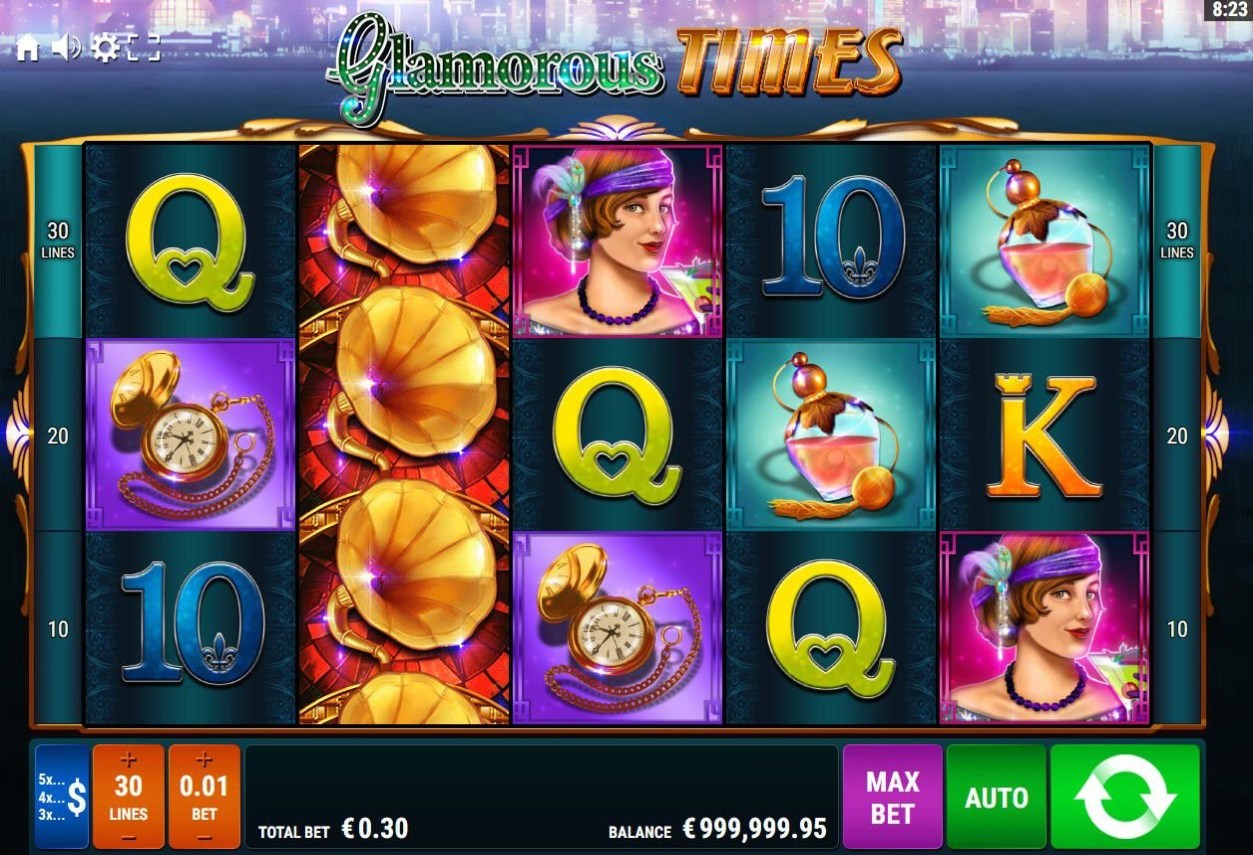This screenshot has width=1253, height=855.
Task: Increase lines with the plus sign
Action: pyautogui.click(x=128, y=760)
